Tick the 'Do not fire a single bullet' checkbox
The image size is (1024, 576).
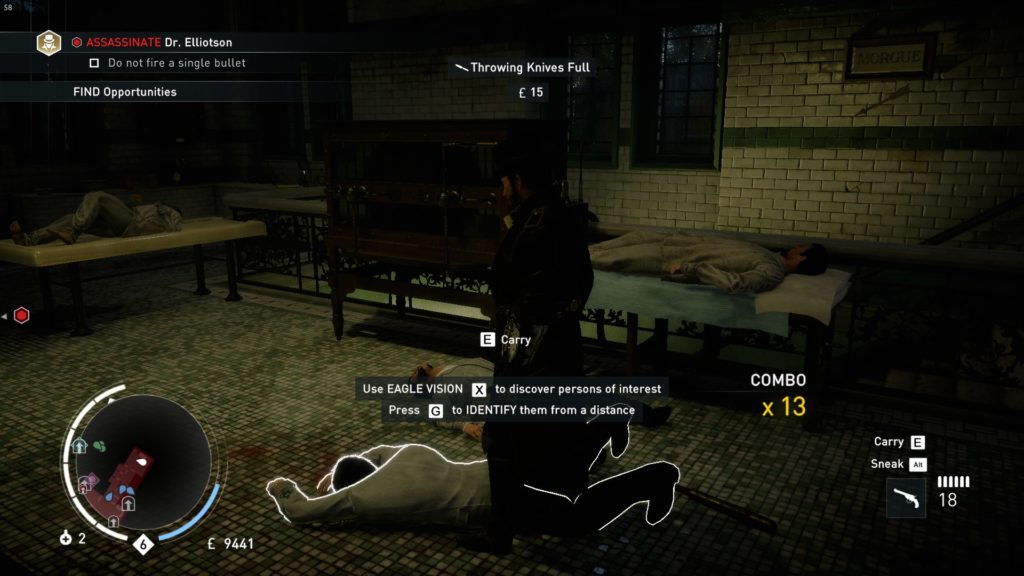(x=94, y=63)
